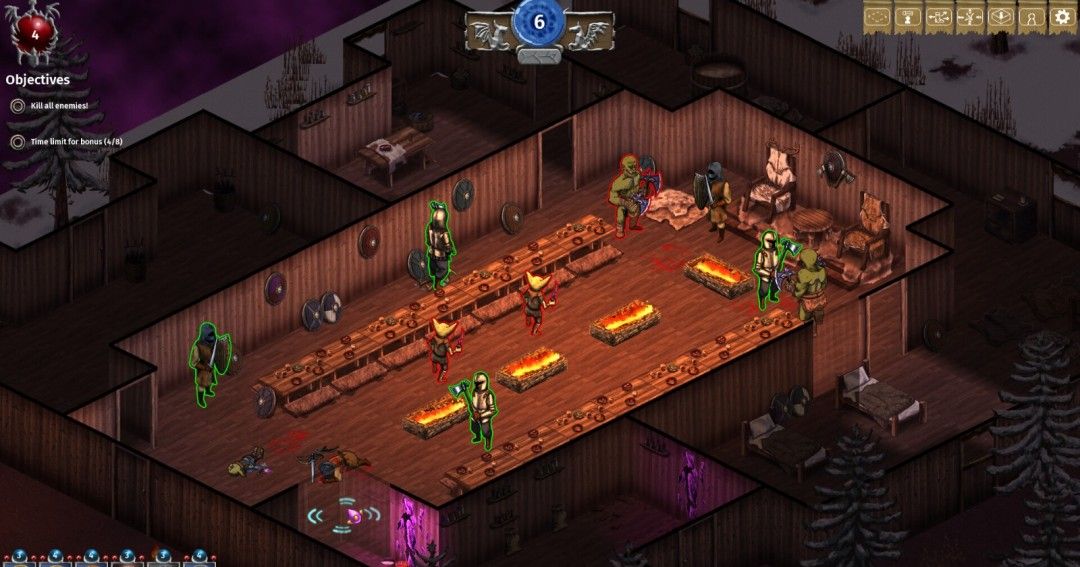This screenshot has width=1080, height=567.
Task: Select the "Kill all enemies!" objective
Action: click(59, 105)
